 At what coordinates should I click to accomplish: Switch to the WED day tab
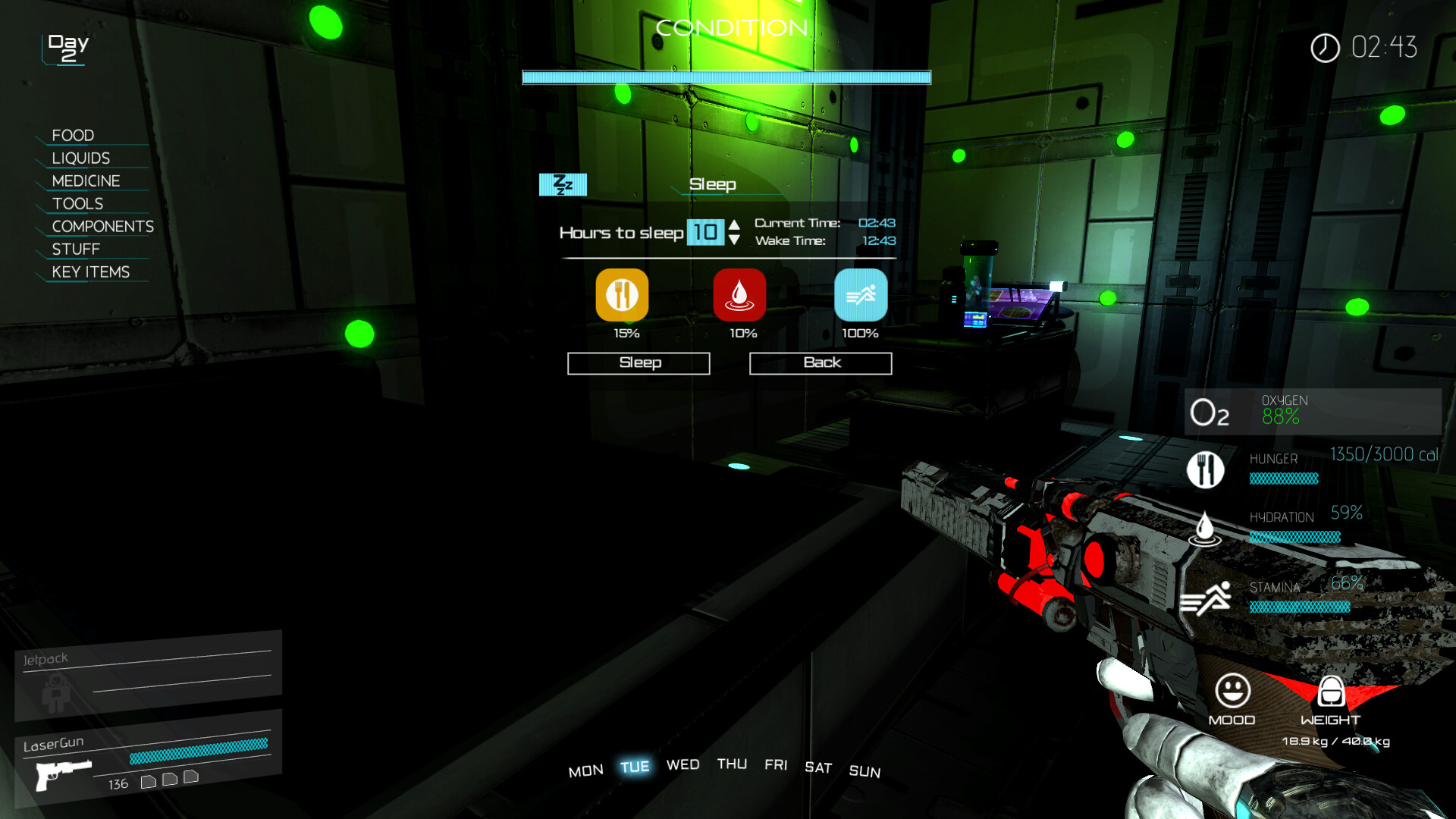point(682,765)
